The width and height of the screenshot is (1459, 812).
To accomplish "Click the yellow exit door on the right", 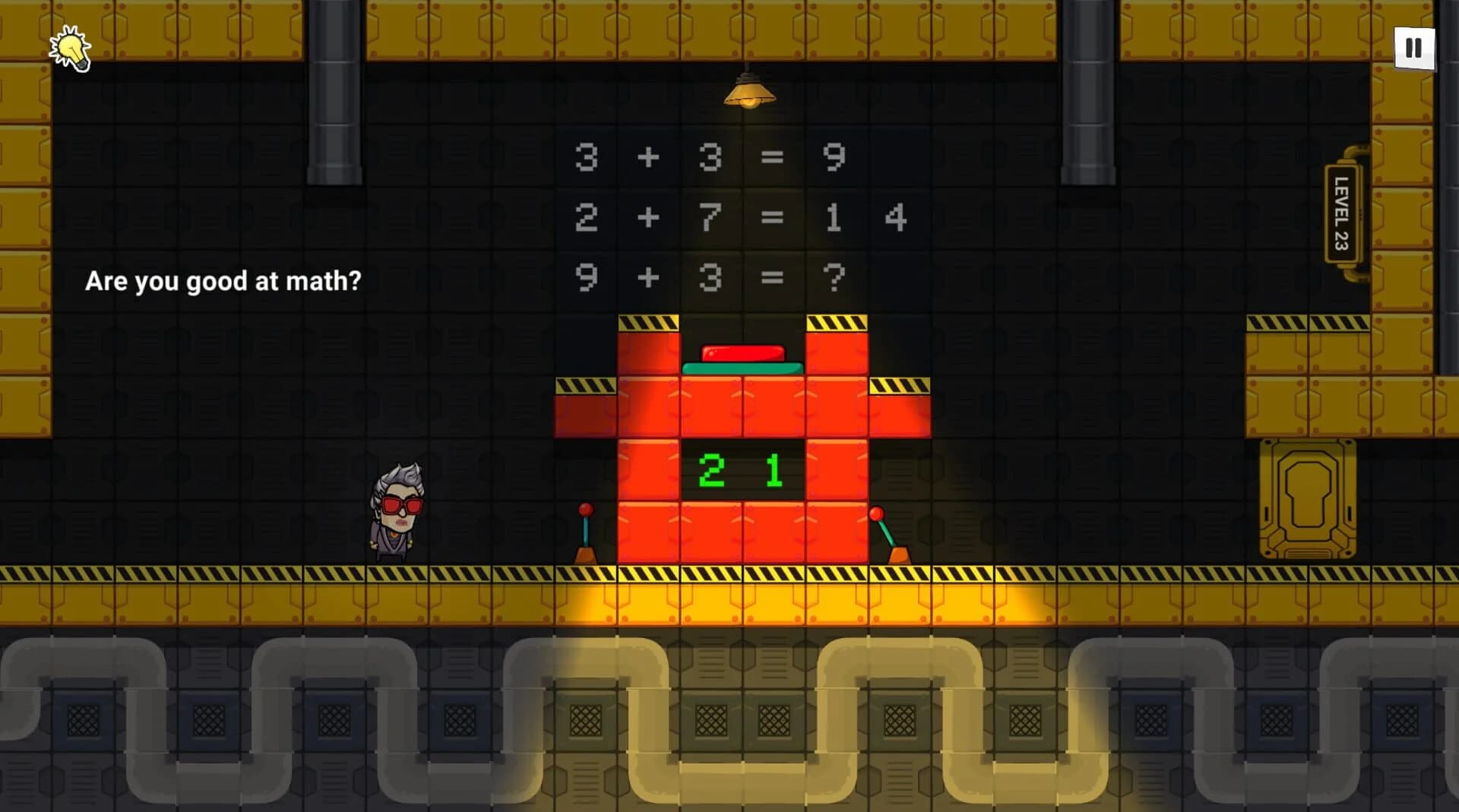I will 1309,498.
